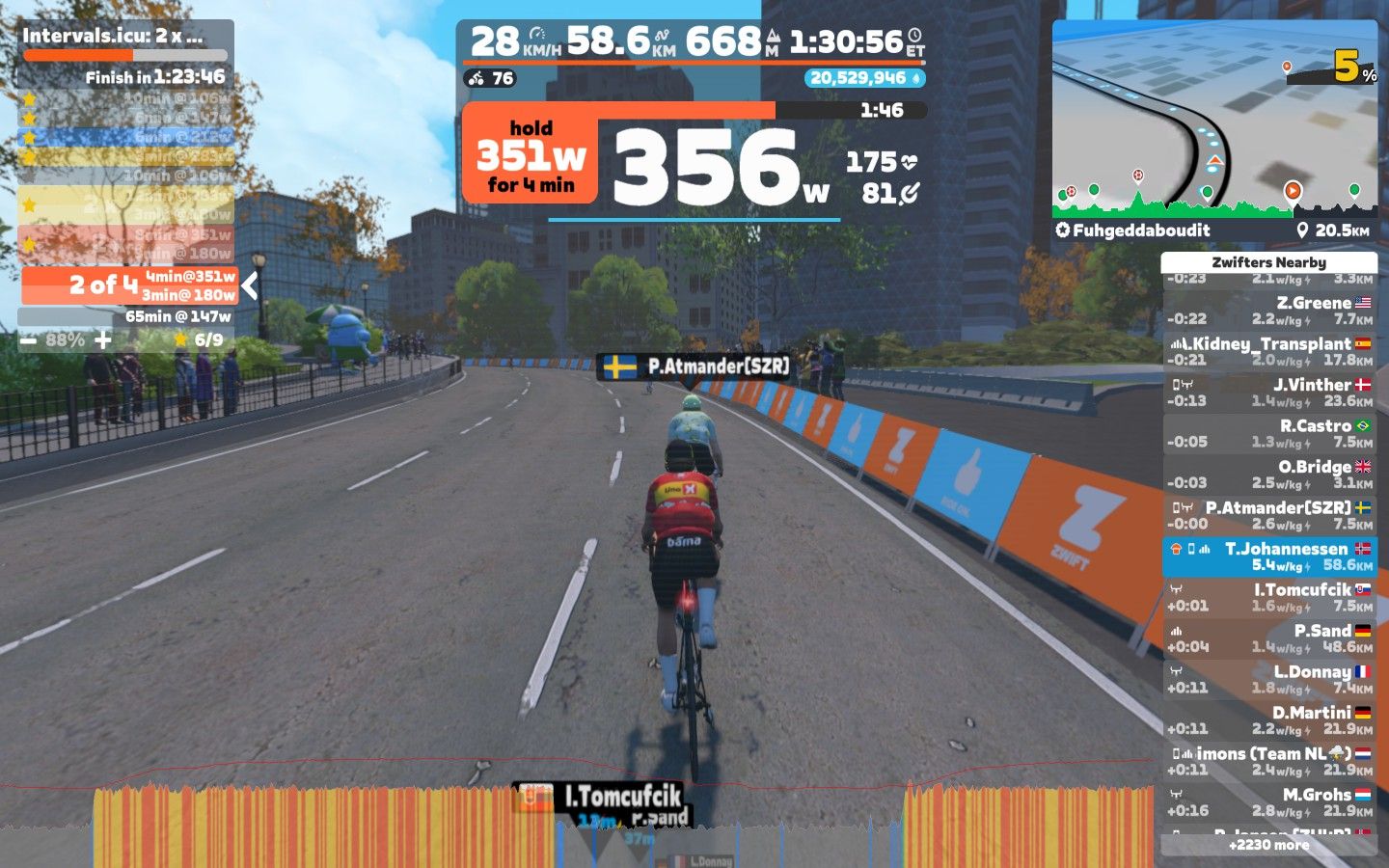Choose D.Martini from the riders list
This screenshot has height=868, width=1389.
(1269, 720)
